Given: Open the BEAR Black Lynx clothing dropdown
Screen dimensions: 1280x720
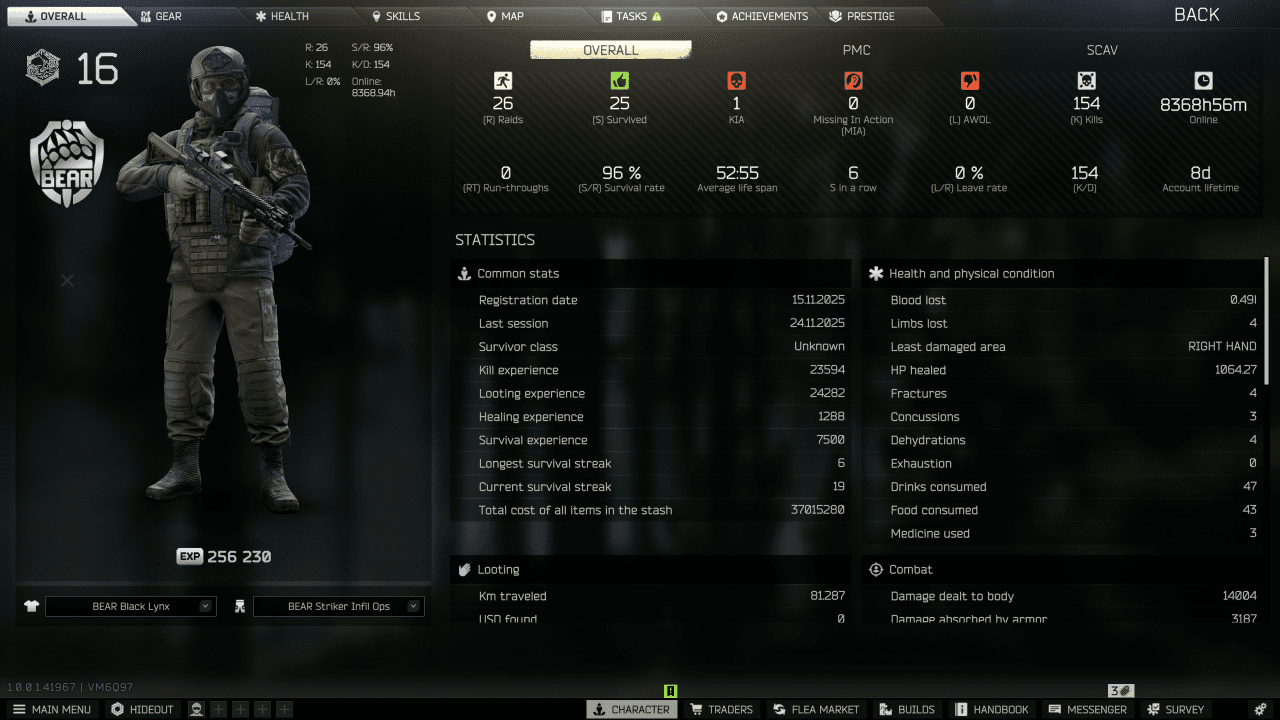Looking at the screenshot, I should pyautogui.click(x=130, y=606).
